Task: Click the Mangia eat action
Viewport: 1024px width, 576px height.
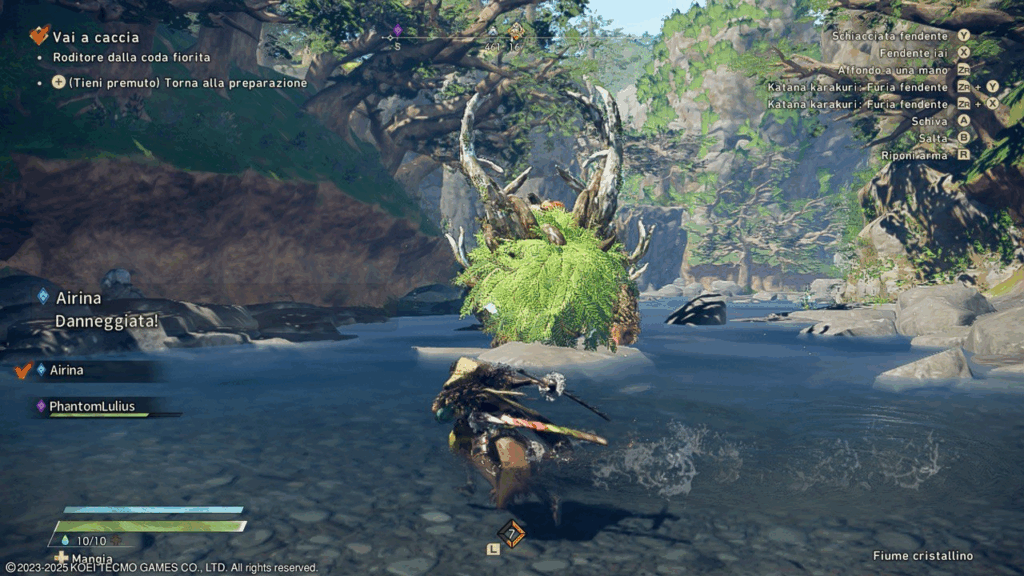Action: 91,559
